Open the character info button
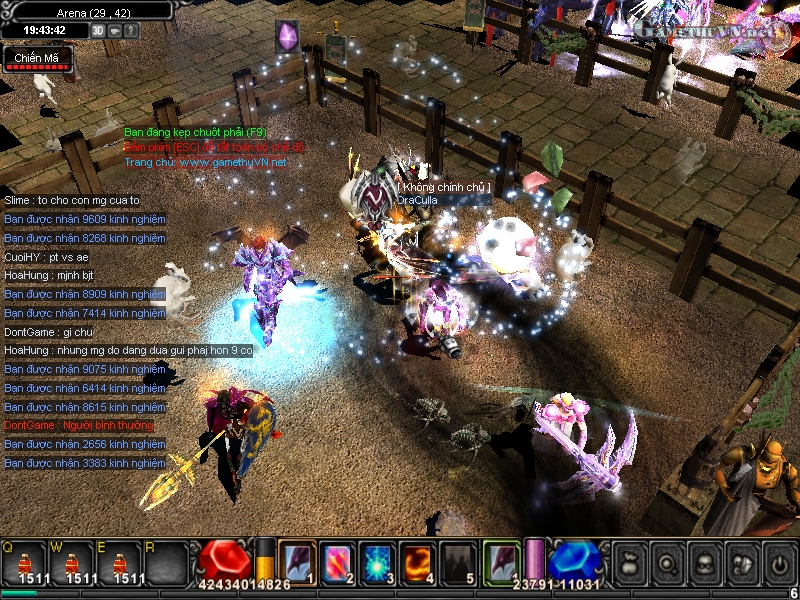 (x=705, y=564)
